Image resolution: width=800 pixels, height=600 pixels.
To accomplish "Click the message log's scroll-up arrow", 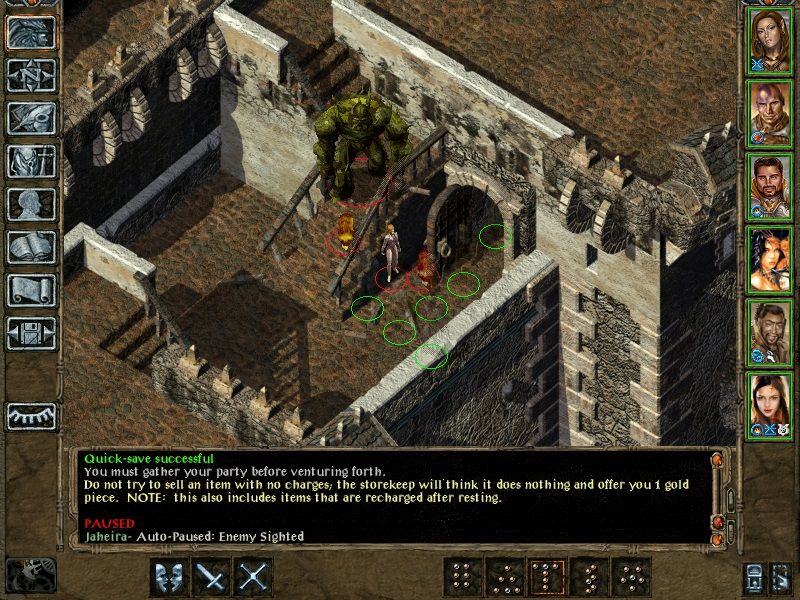I will pyautogui.click(x=716, y=460).
